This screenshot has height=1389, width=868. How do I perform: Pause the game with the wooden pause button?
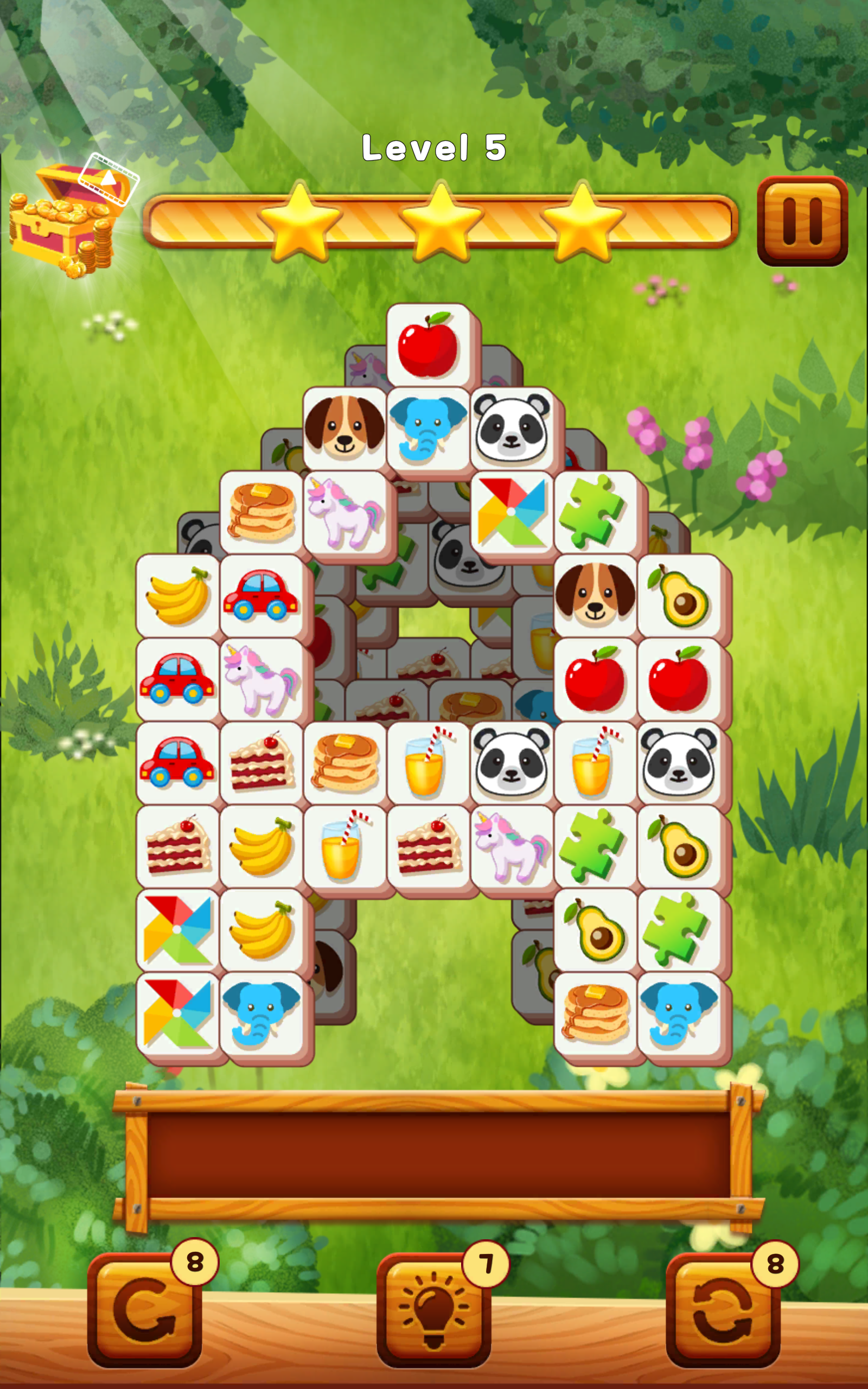point(802,221)
